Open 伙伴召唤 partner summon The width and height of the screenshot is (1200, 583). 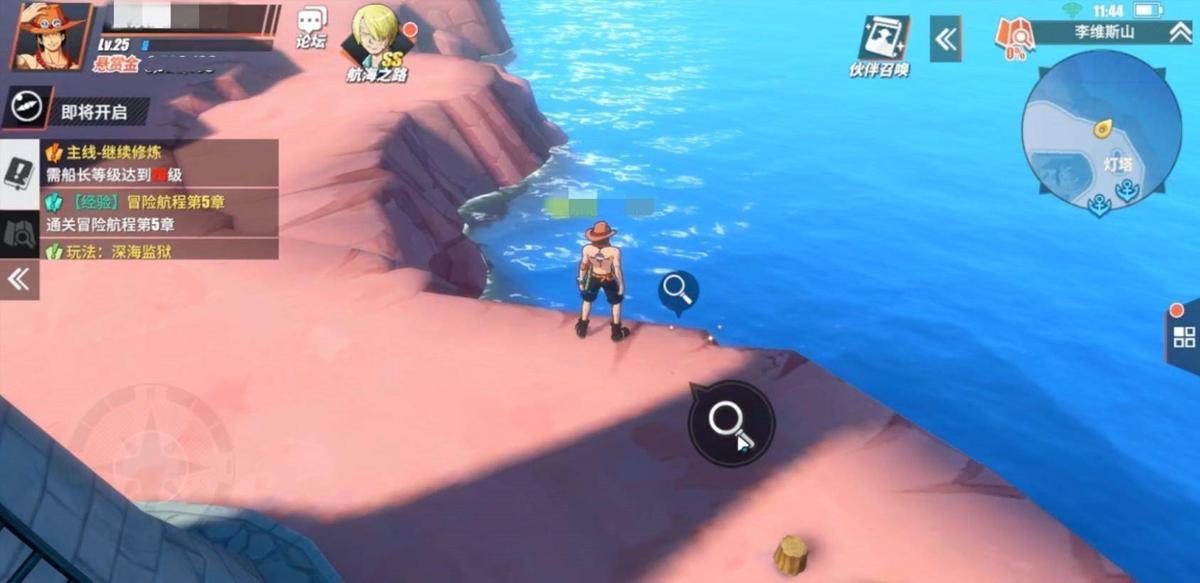point(879,46)
